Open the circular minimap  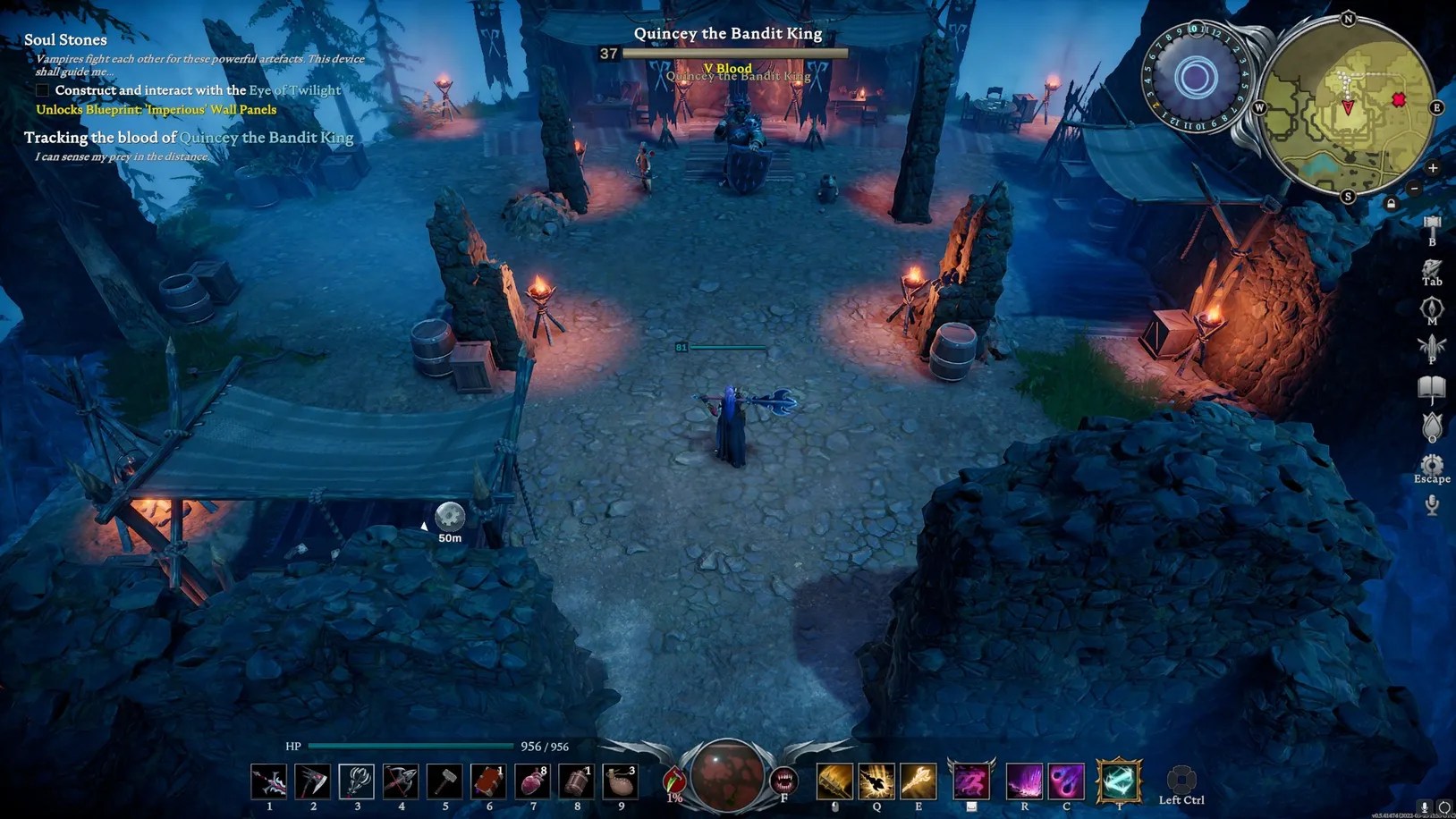point(1348,106)
